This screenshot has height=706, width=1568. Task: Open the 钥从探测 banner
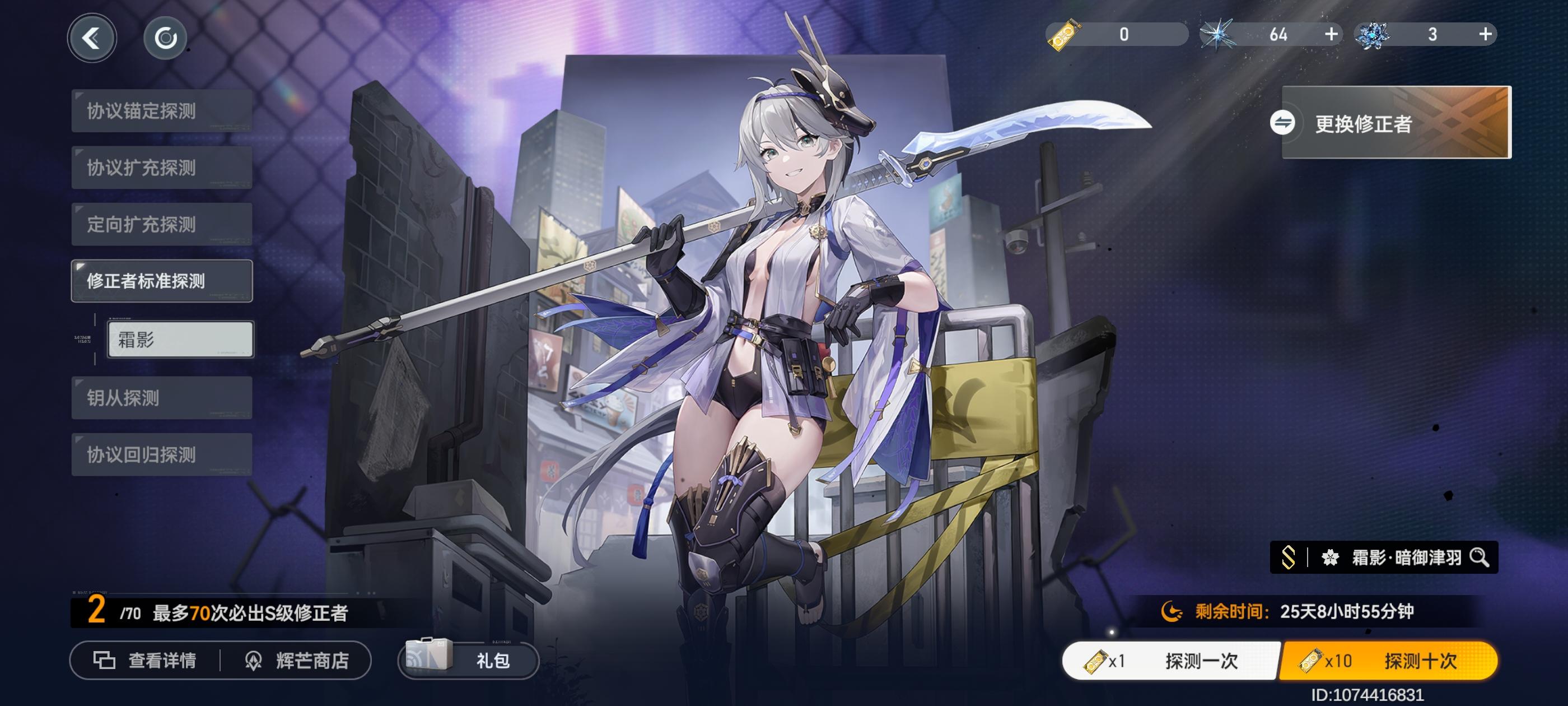click(161, 398)
